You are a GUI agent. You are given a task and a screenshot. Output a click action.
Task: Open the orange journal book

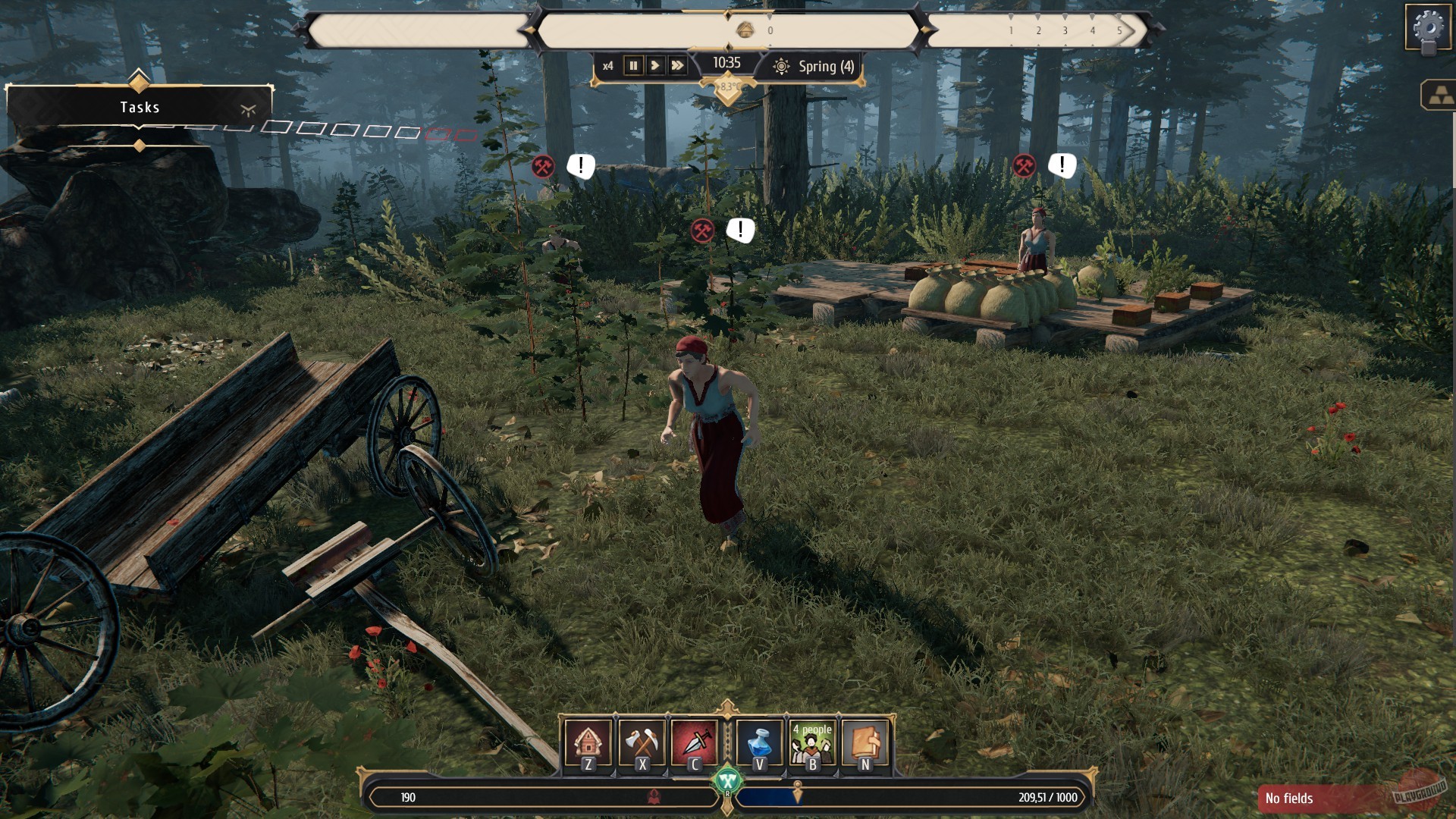click(x=865, y=743)
